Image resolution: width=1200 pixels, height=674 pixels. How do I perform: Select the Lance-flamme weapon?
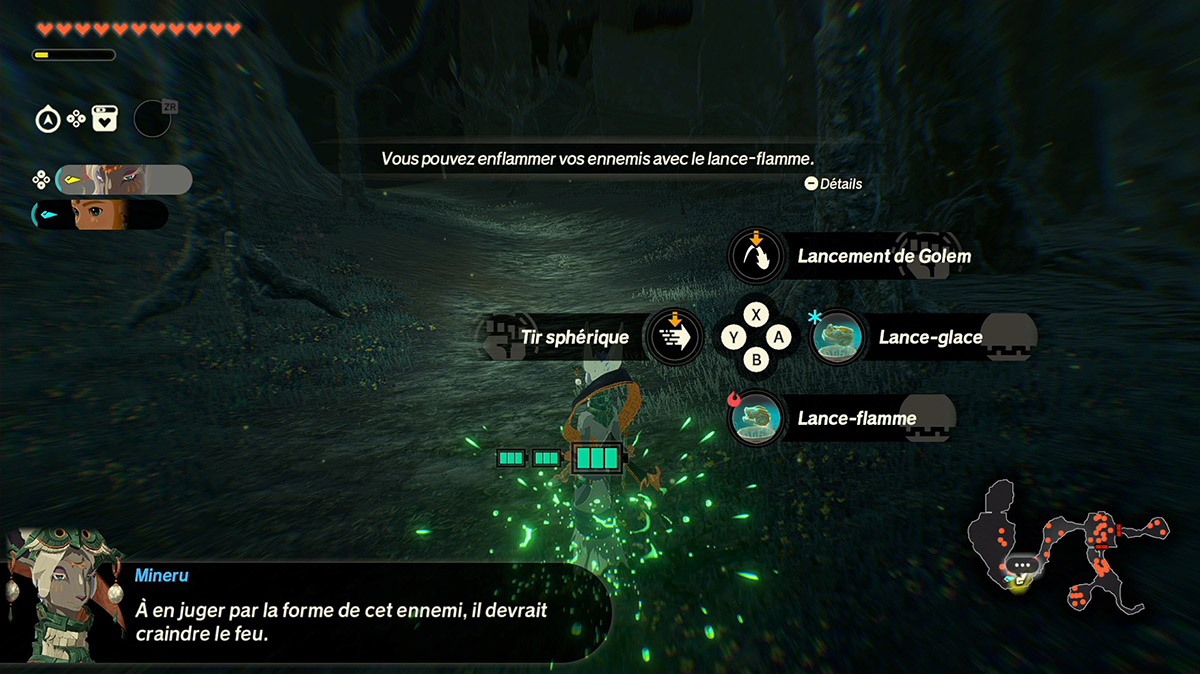pyautogui.click(x=757, y=418)
